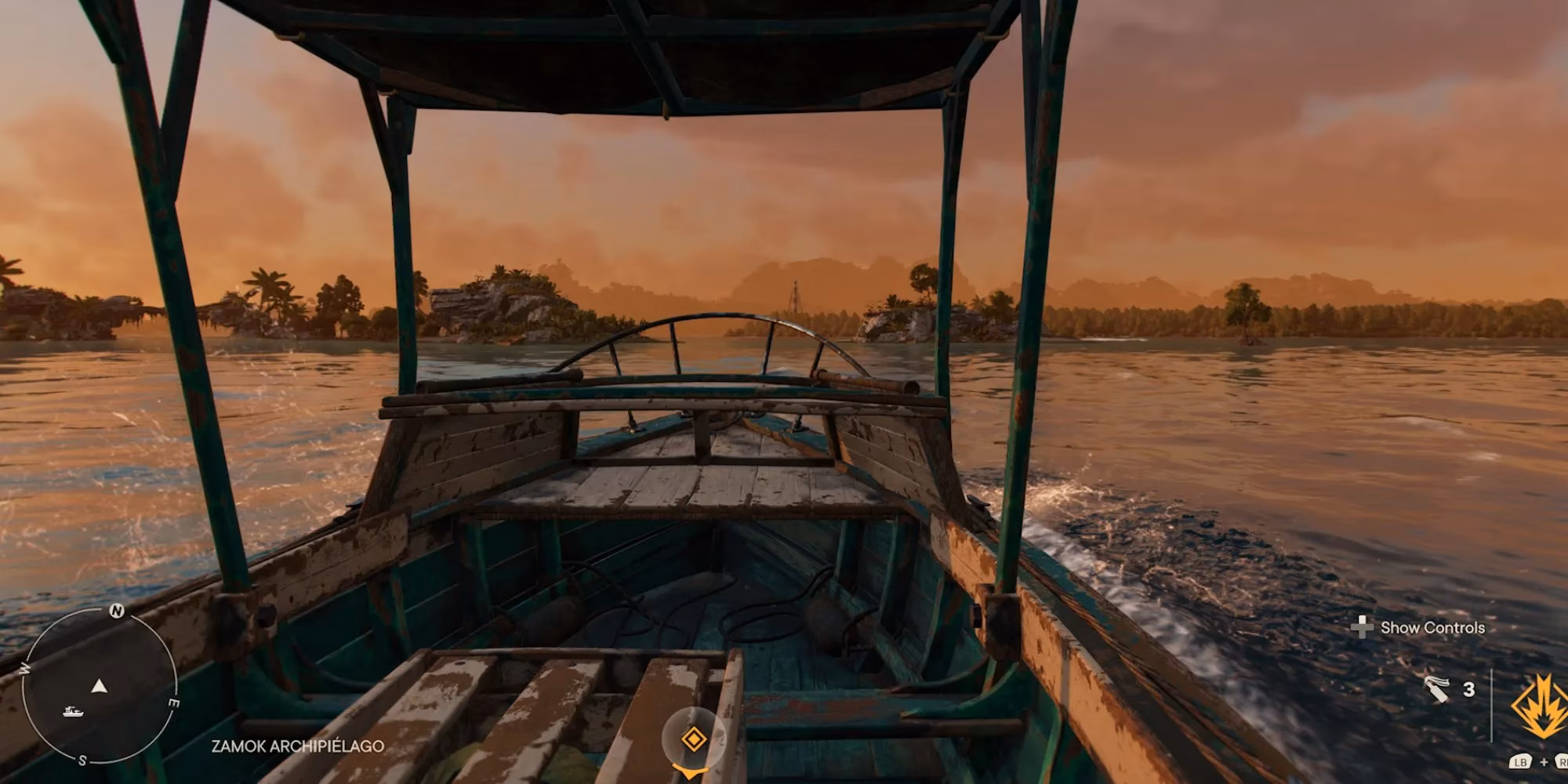The width and height of the screenshot is (1568, 784).
Task: Click the count number 3 beside the throwable
Action: (x=1469, y=690)
